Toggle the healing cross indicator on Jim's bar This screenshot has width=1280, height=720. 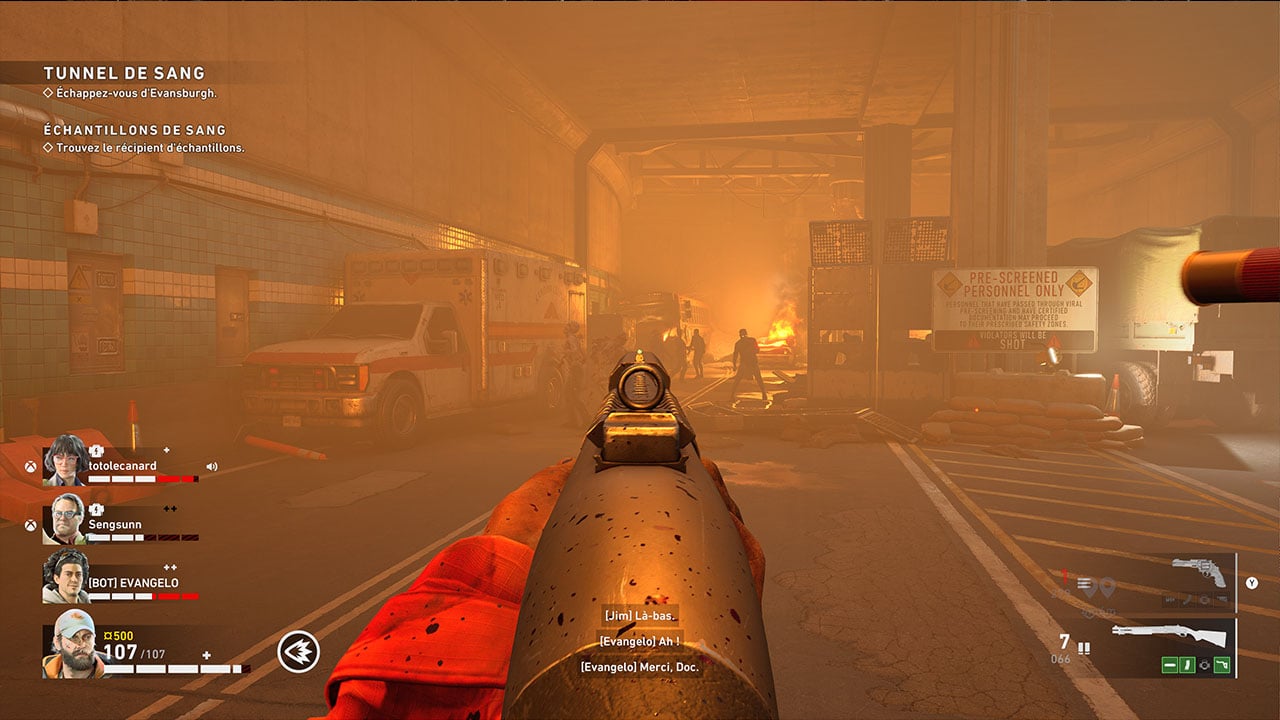click(x=206, y=656)
